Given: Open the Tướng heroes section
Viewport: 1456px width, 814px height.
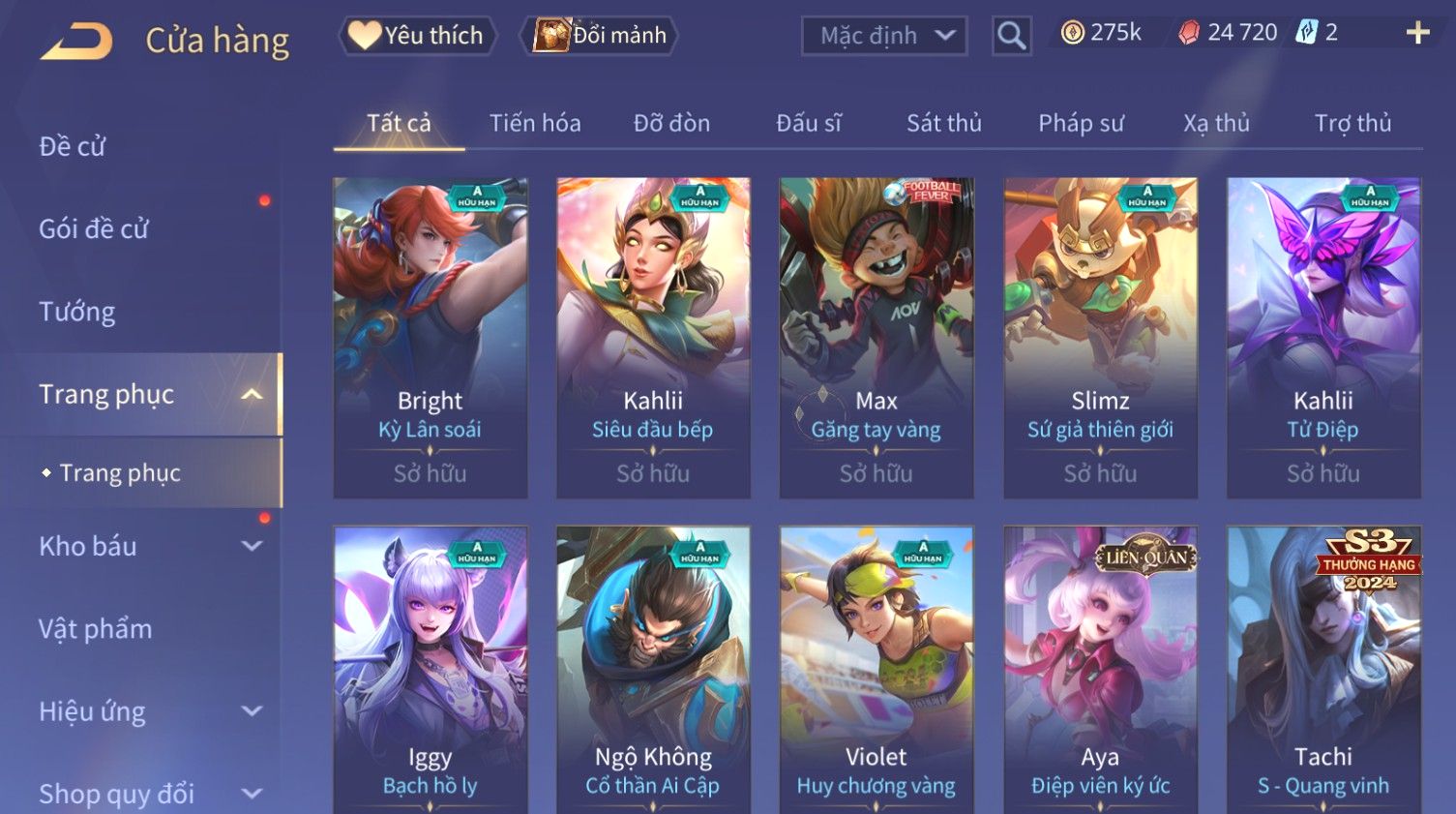Looking at the screenshot, I should click(77, 312).
